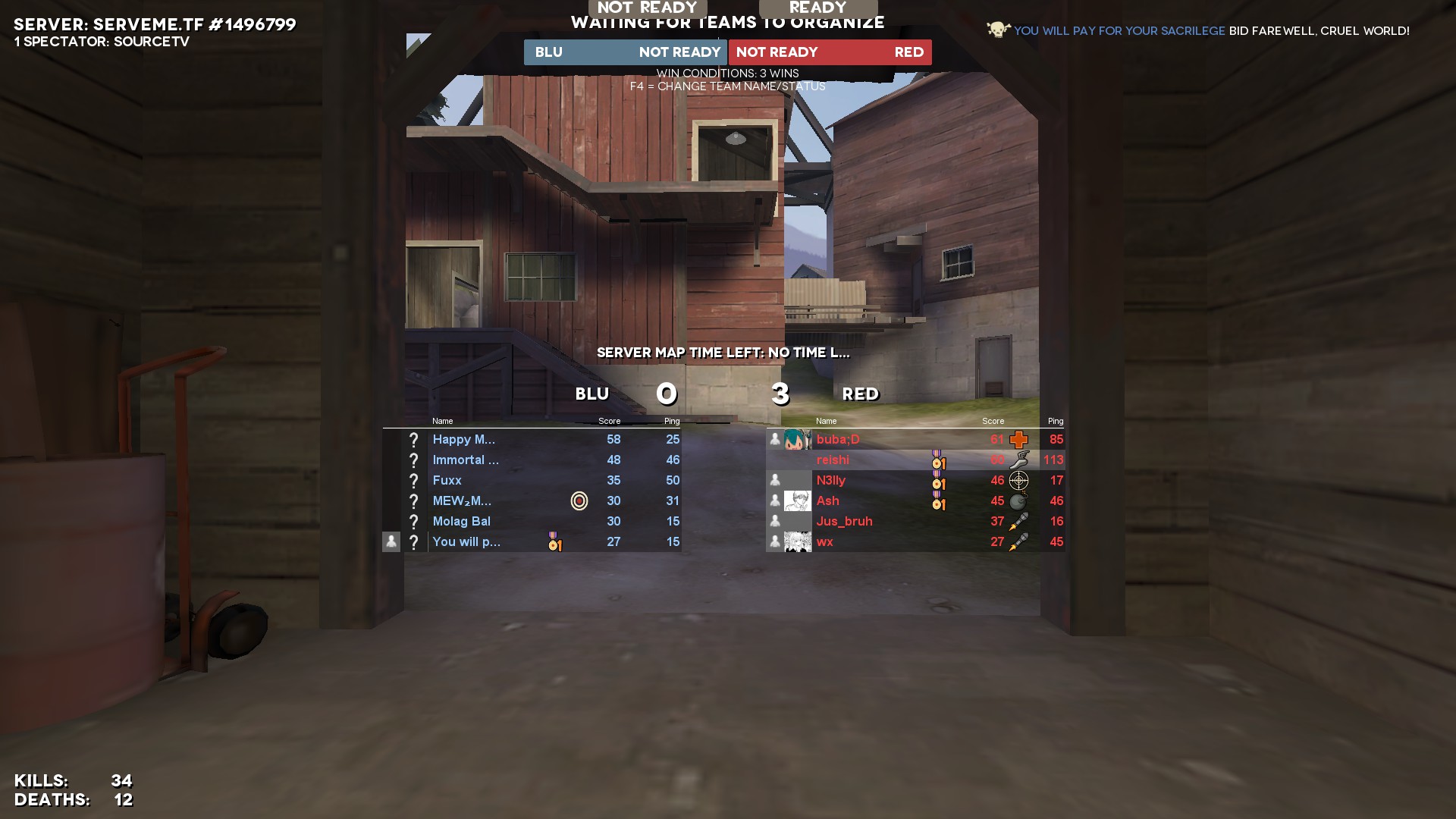The height and width of the screenshot is (819, 1456).
Task: Select the MEW₂M... player row
Action: click(x=462, y=501)
